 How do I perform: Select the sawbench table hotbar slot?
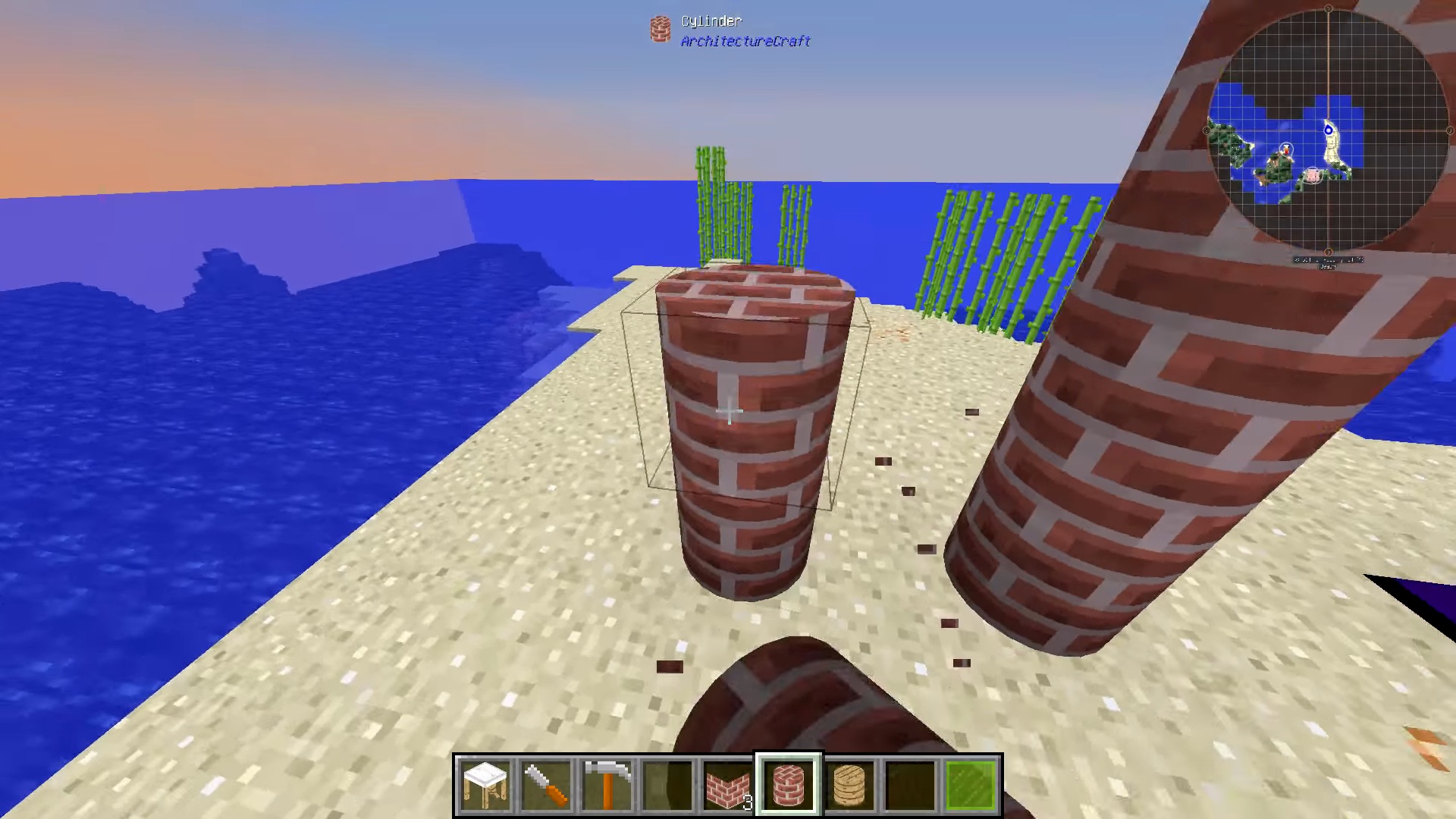485,785
